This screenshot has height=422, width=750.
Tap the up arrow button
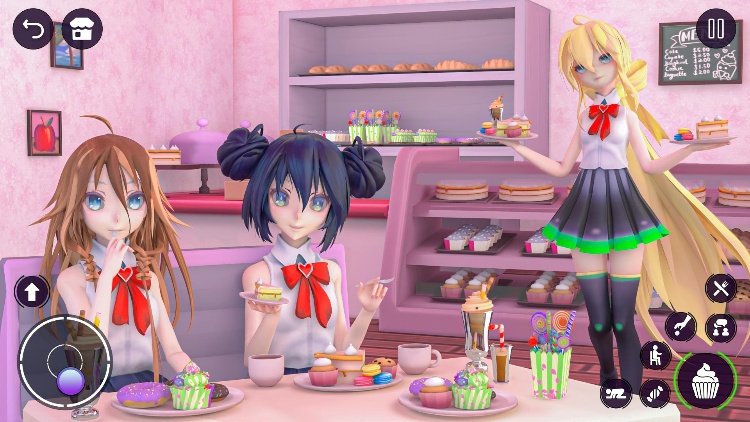tap(32, 291)
